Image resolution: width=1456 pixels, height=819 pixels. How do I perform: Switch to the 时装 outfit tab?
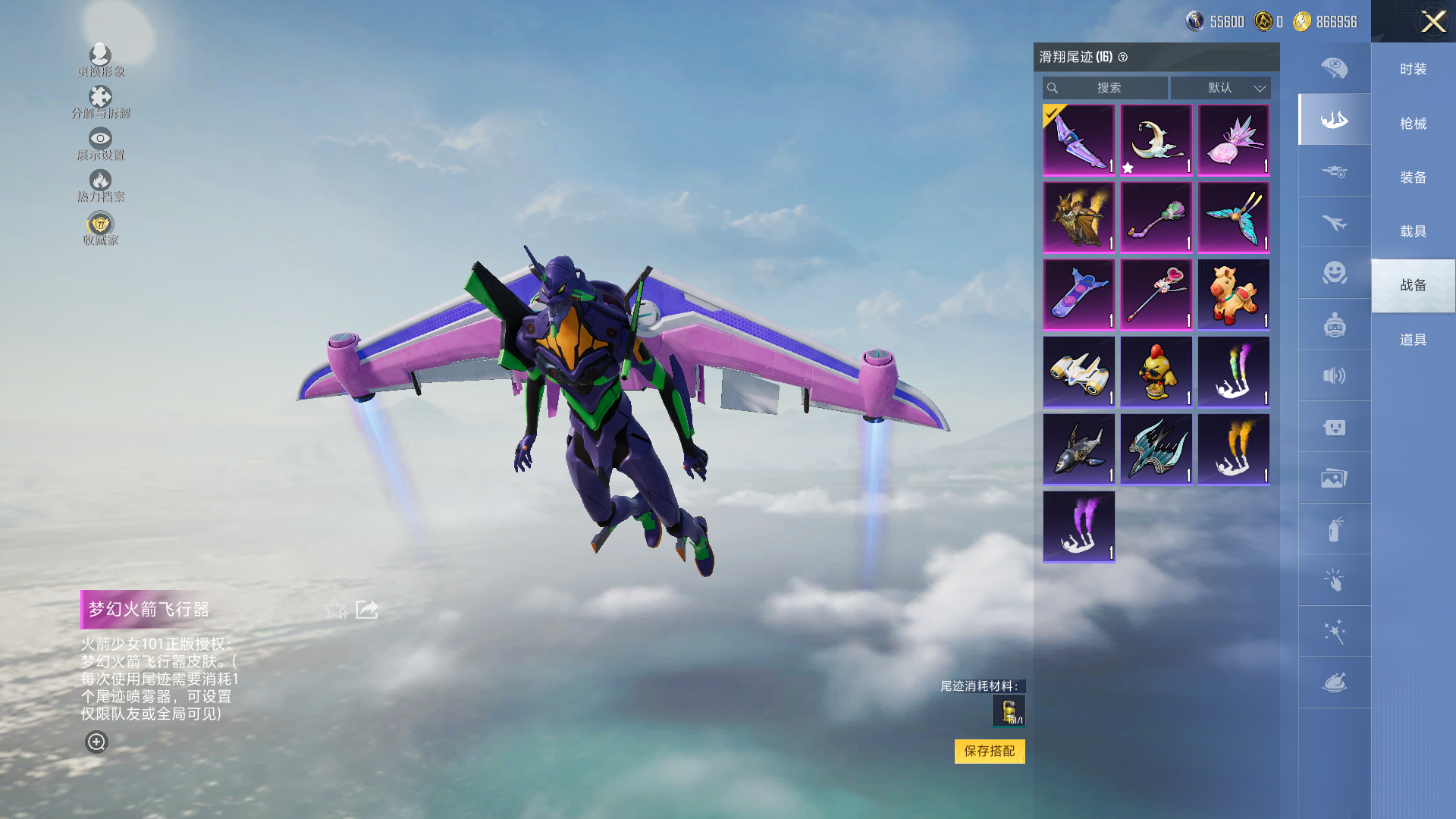[1413, 69]
